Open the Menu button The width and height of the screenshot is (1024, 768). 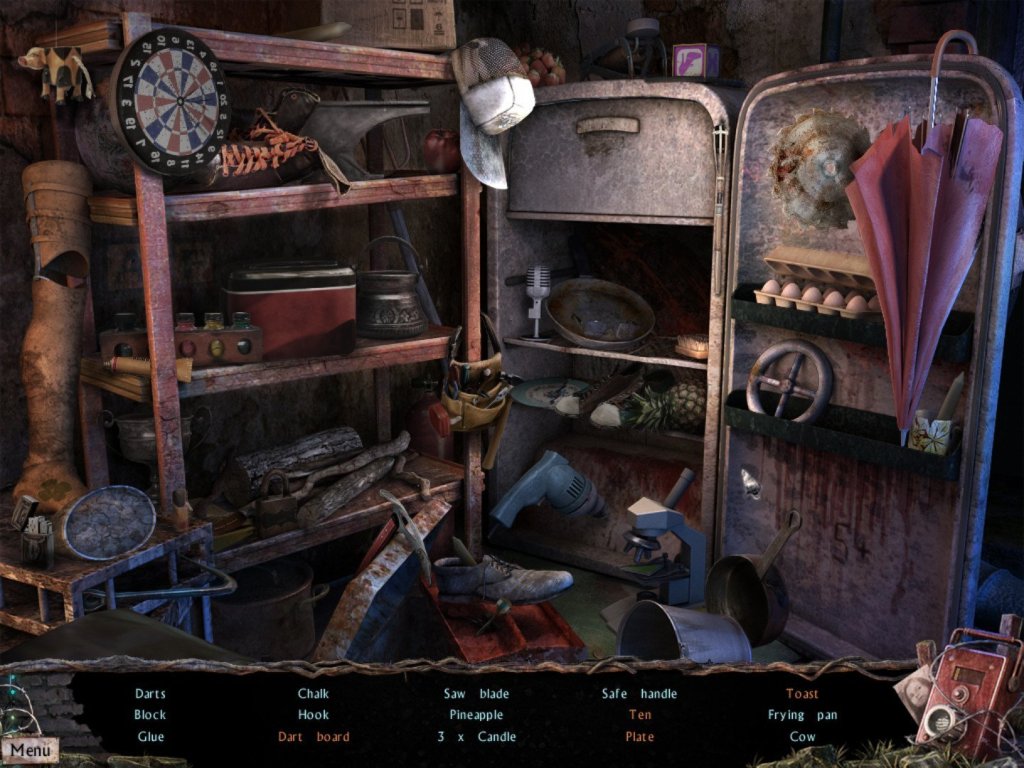pyautogui.click(x=30, y=749)
